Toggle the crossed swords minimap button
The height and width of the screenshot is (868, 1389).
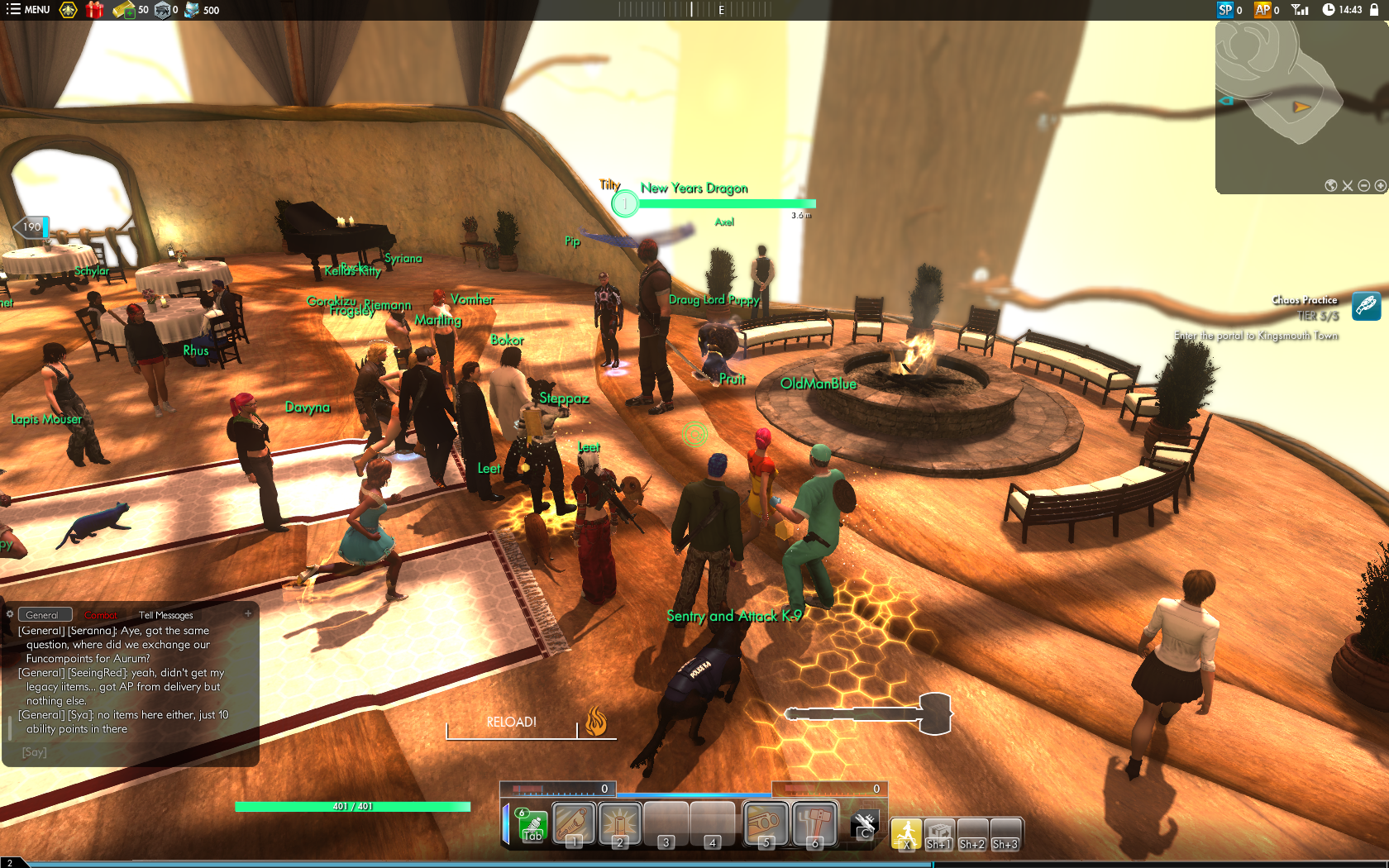(1348, 185)
